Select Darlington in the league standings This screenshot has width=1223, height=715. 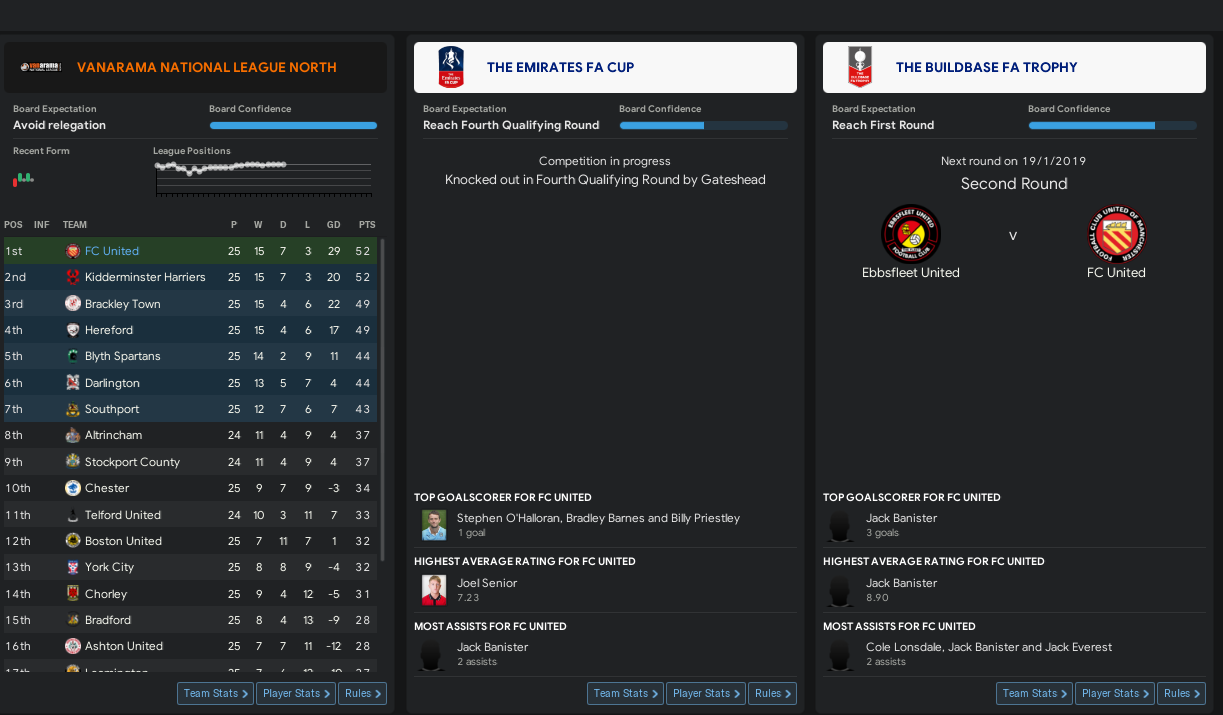point(112,383)
